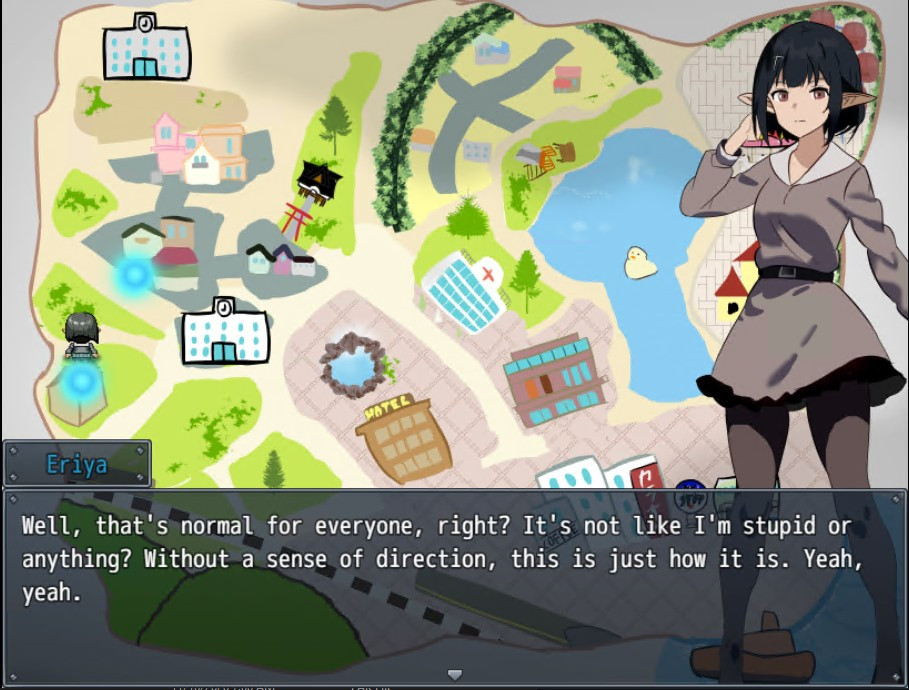The image size is (909, 690).
Task: Choose the blue marker beneath the chibi character
Action: pos(81,381)
